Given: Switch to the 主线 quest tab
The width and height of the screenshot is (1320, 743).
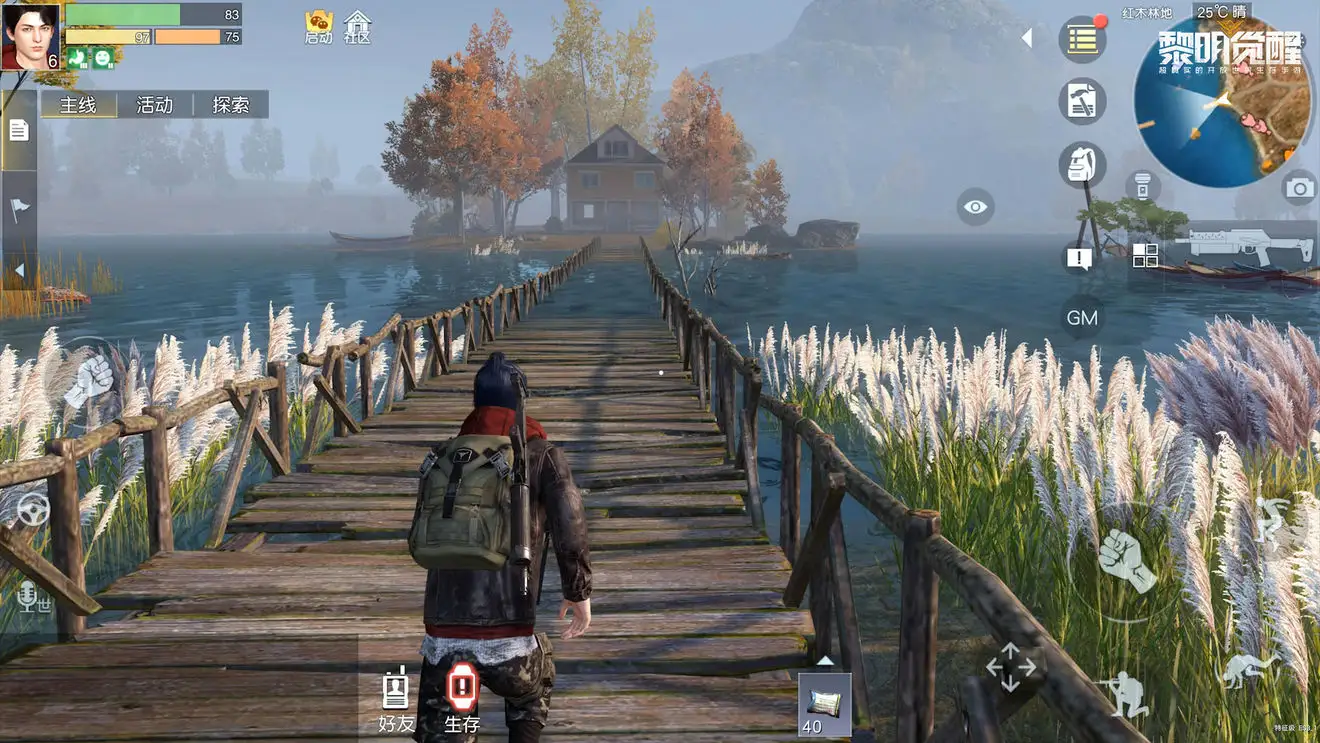Looking at the screenshot, I should pyautogui.click(x=78, y=105).
